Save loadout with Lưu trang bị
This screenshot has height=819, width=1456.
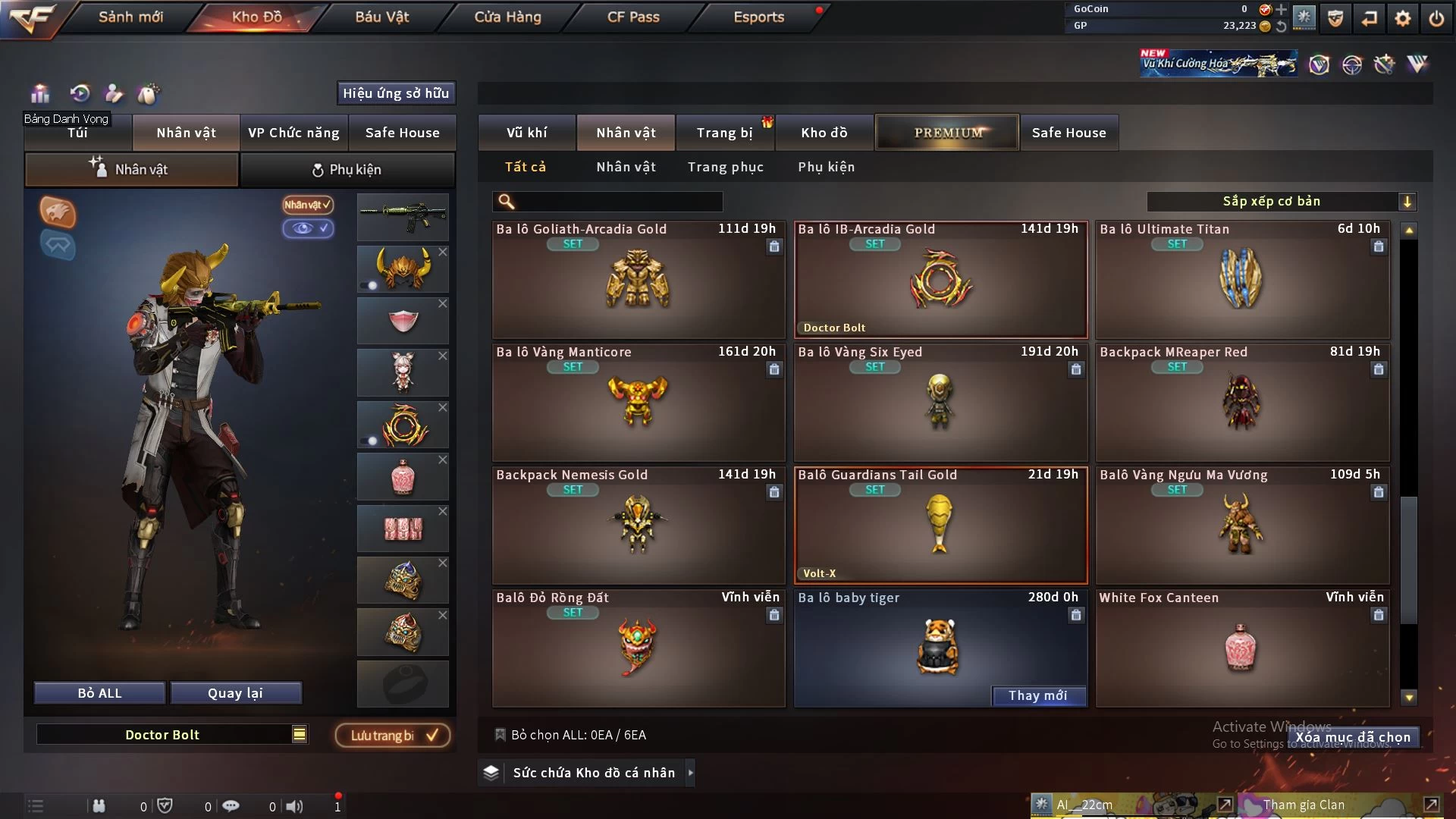(x=393, y=735)
